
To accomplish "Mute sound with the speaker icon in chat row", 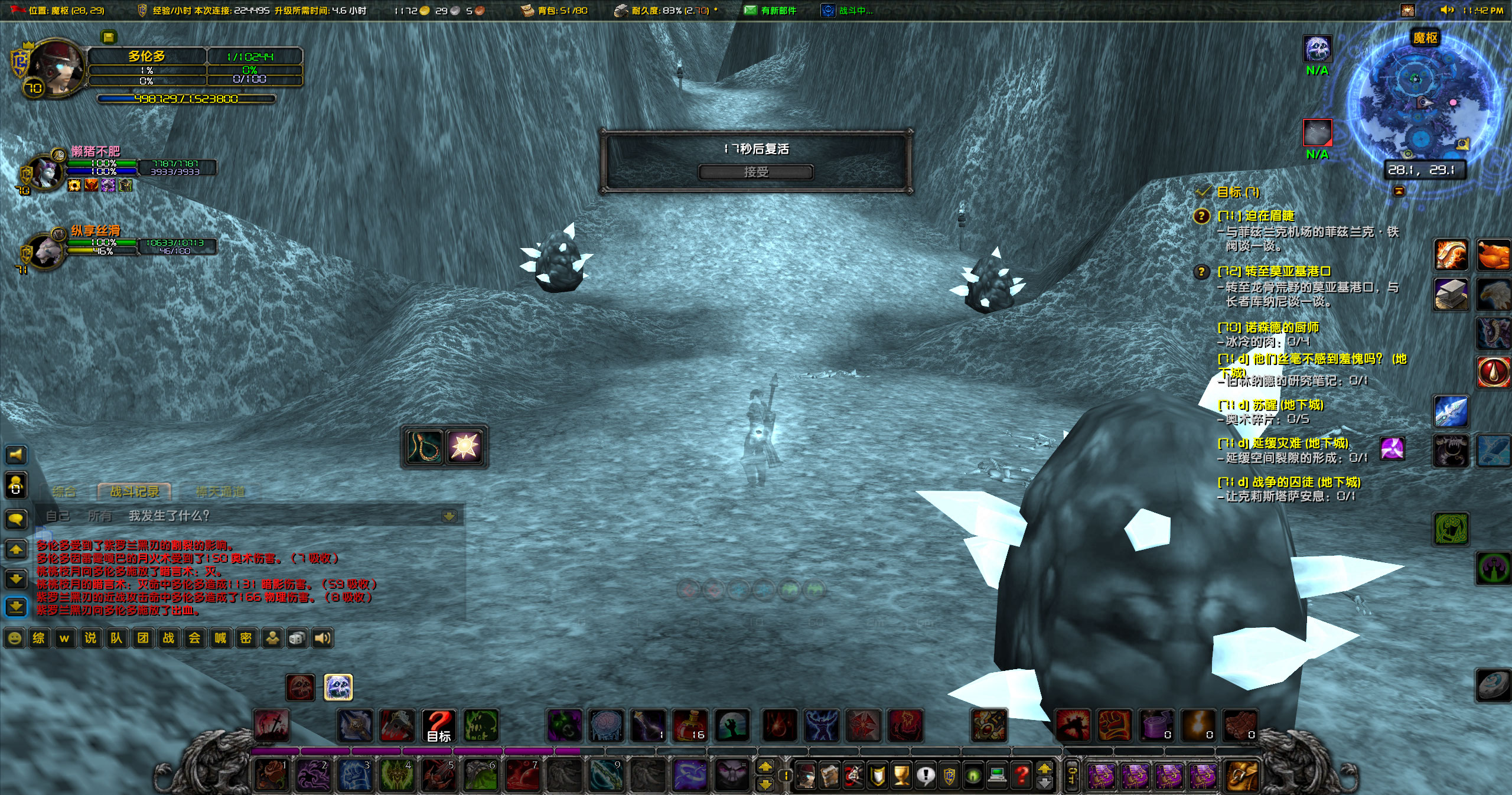I will pos(321,638).
